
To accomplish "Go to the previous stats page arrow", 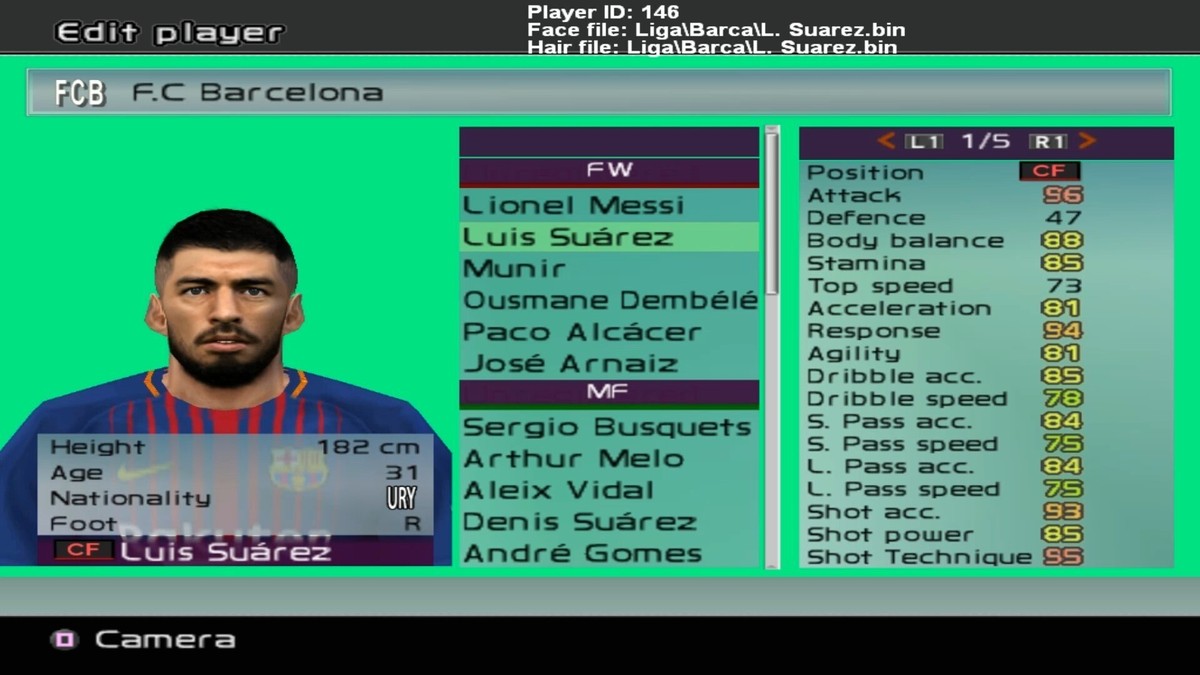I will [886, 142].
